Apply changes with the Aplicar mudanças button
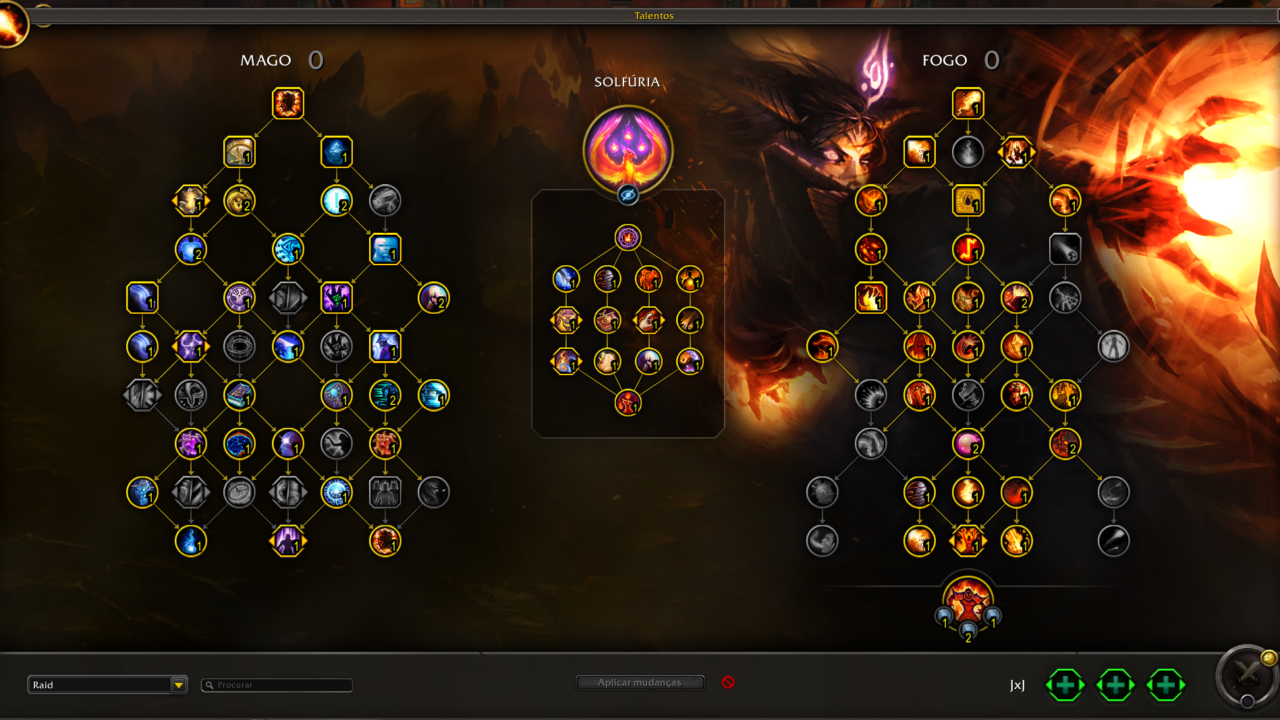1280x720 pixels. pos(640,683)
